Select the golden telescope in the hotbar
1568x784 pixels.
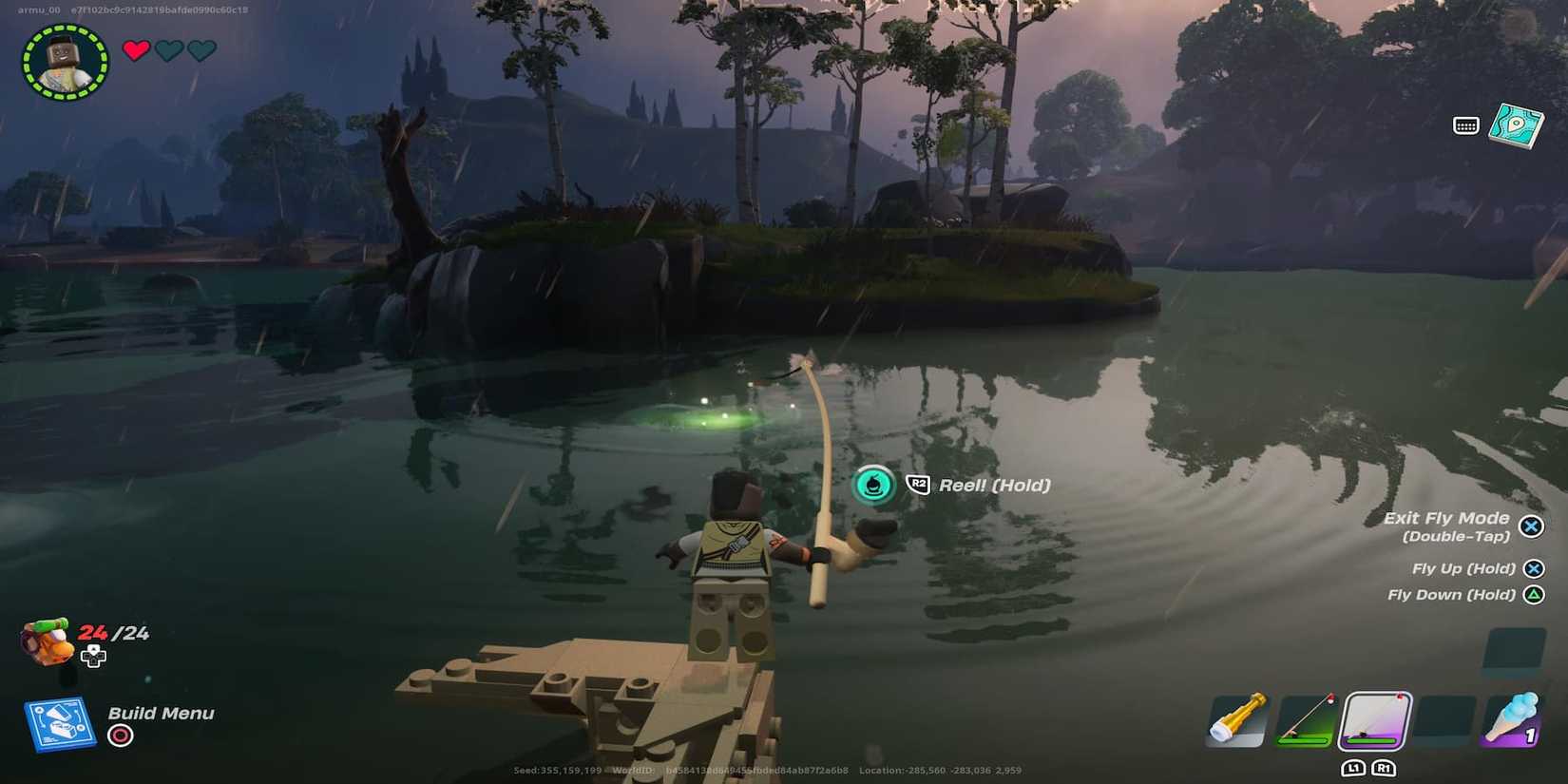tap(1235, 722)
